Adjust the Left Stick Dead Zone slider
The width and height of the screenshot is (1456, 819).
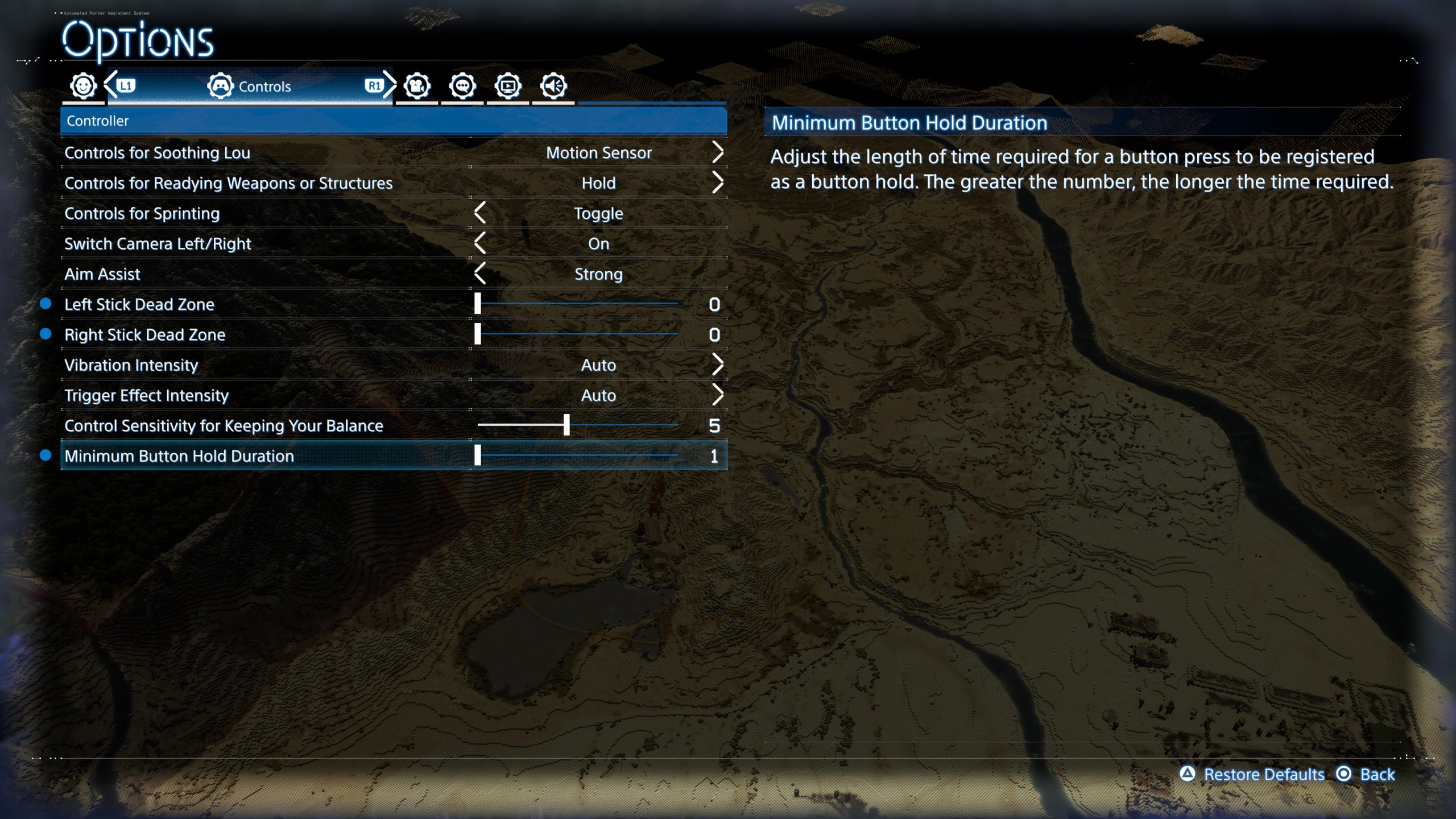478,304
